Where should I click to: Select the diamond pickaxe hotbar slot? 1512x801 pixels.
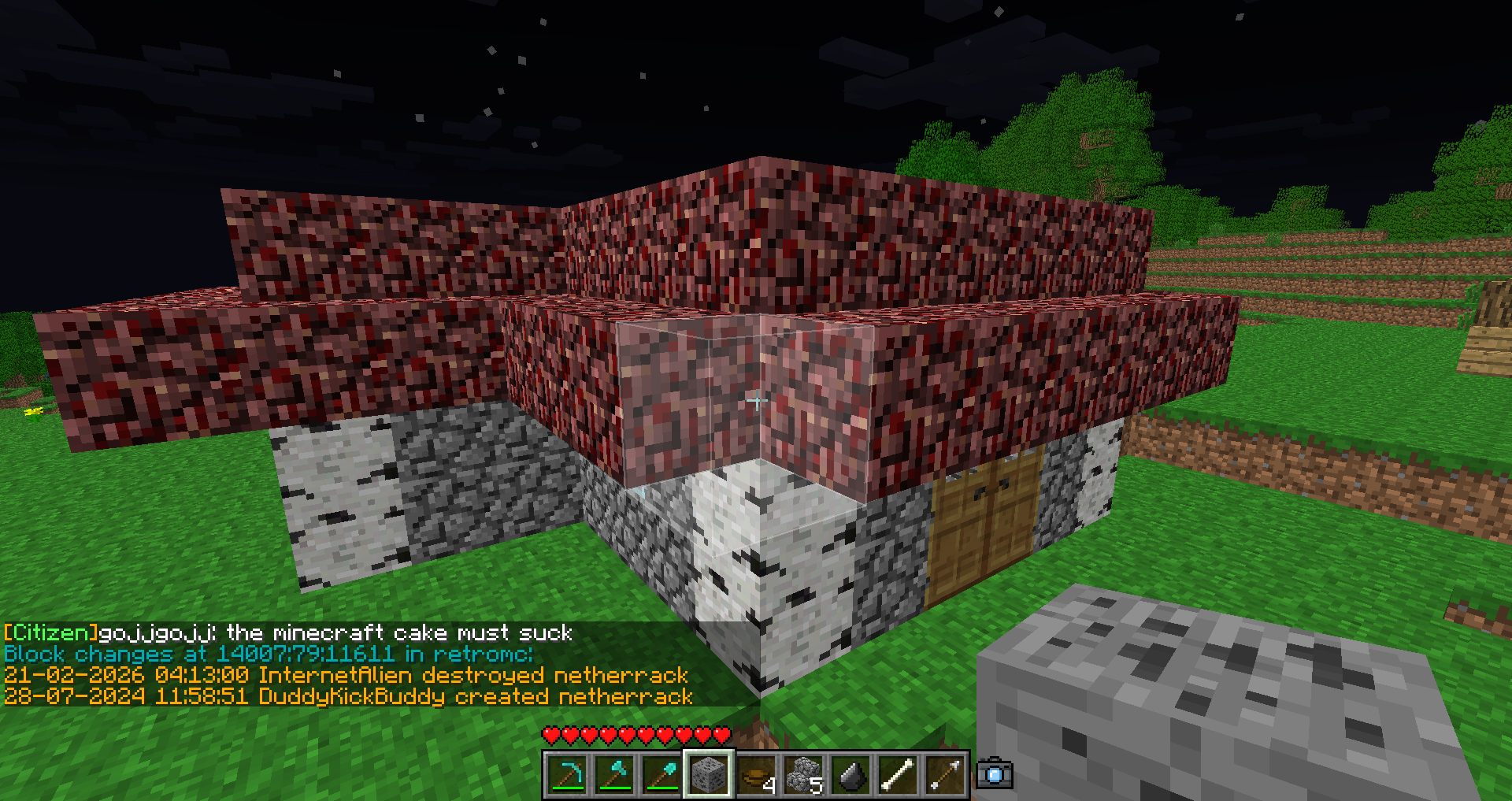tap(567, 775)
